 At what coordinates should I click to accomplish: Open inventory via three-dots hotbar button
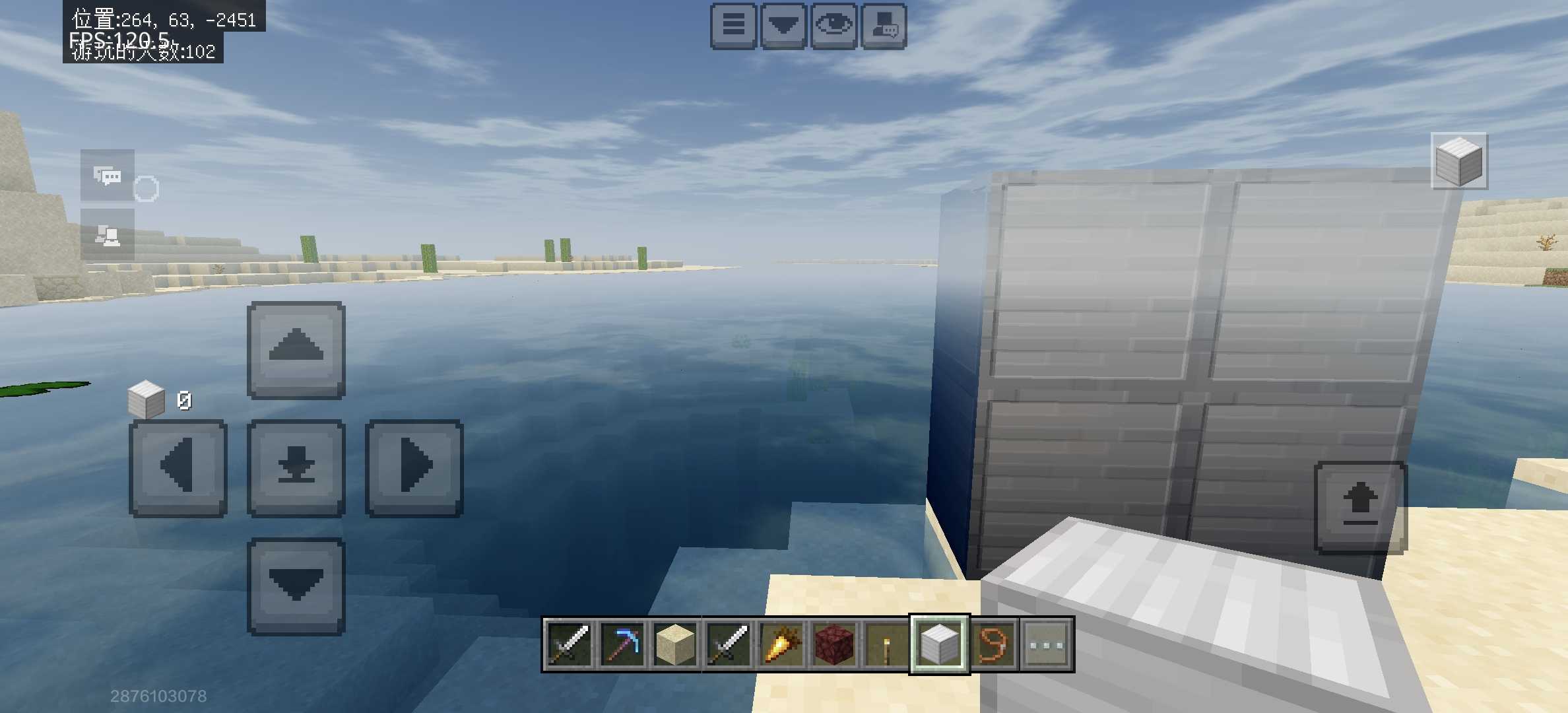[x=1047, y=644]
